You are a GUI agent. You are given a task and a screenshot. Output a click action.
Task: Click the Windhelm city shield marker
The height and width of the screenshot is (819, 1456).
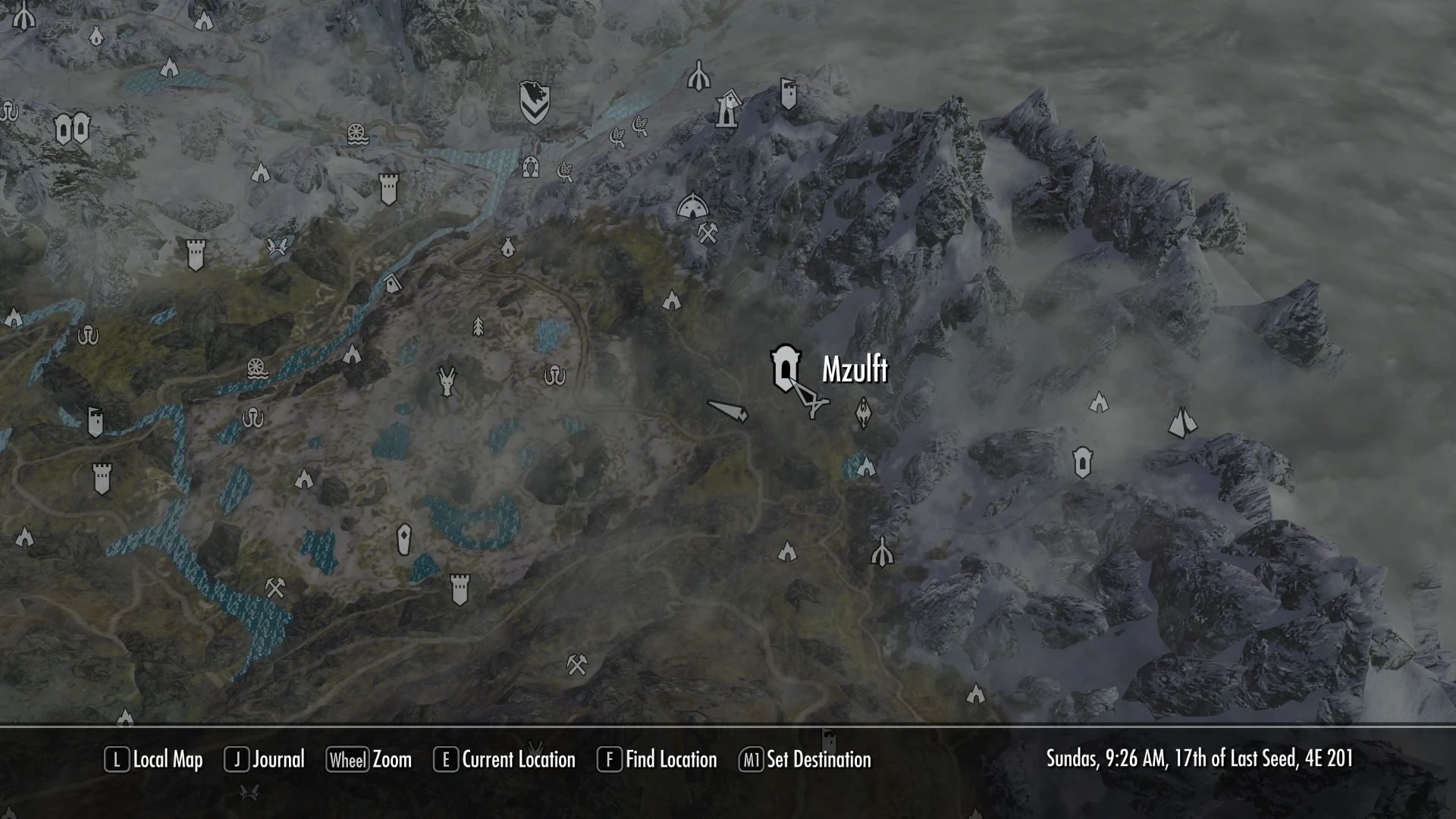[535, 102]
